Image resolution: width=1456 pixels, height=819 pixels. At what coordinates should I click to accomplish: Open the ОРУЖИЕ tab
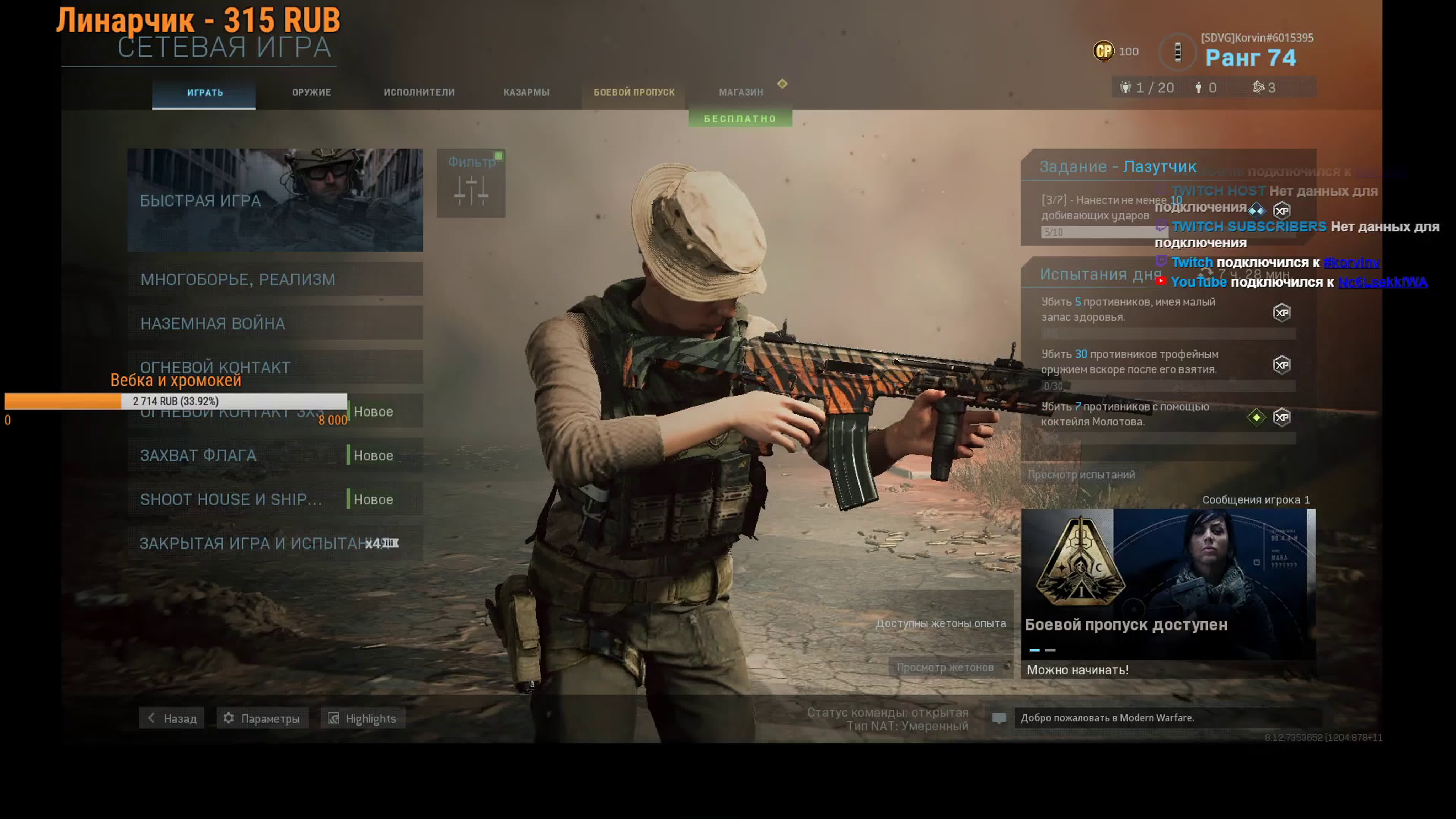(311, 93)
